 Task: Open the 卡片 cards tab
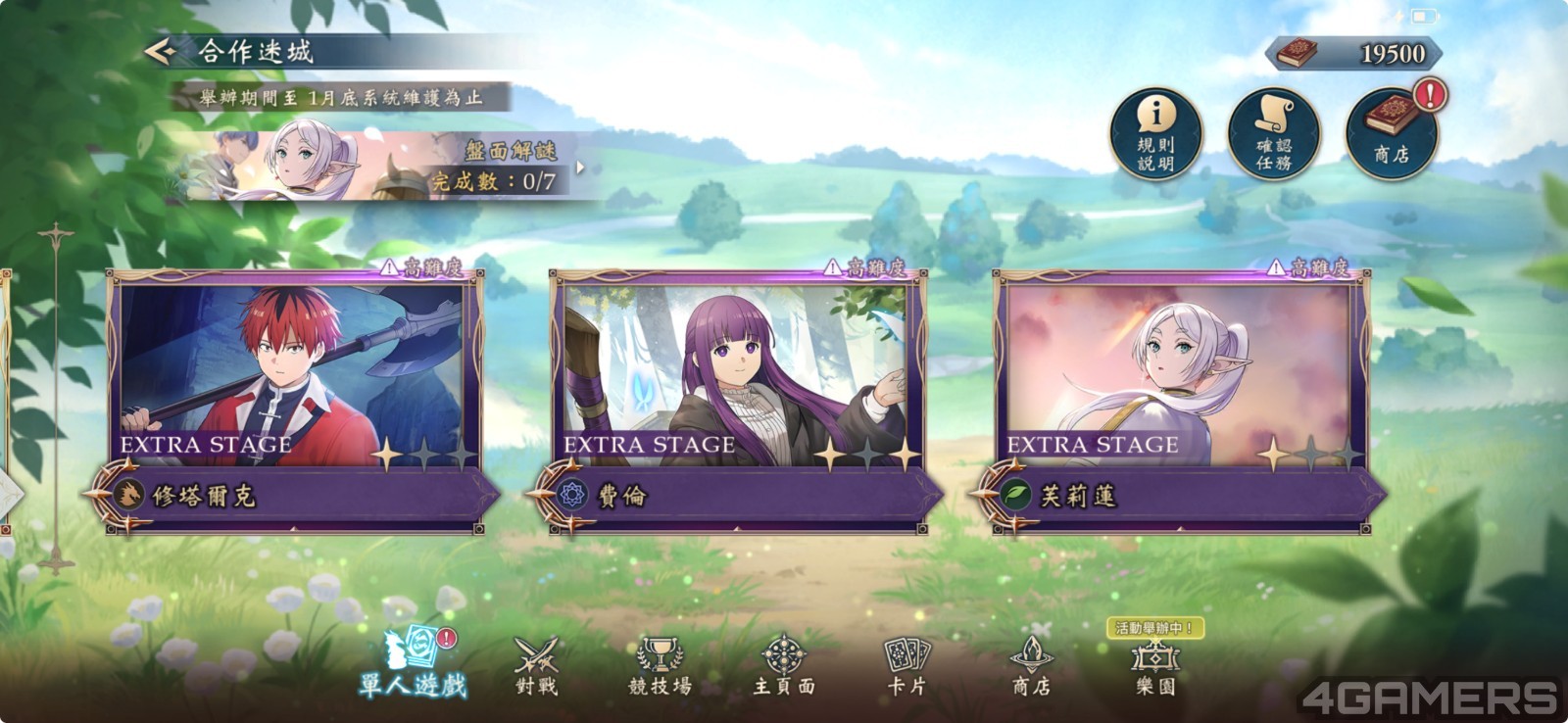[906, 666]
